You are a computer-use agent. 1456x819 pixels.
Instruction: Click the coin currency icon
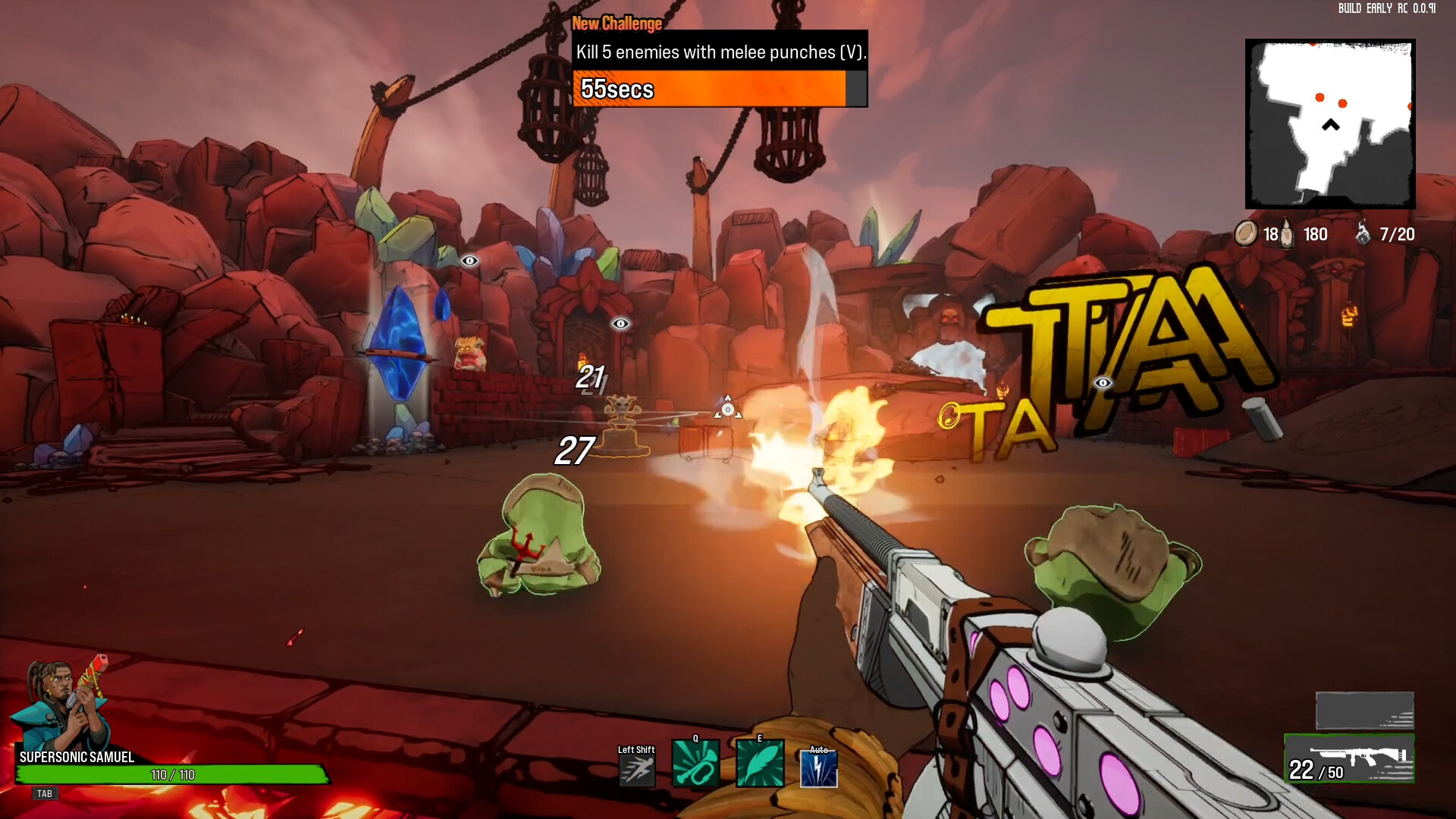pos(1245,234)
